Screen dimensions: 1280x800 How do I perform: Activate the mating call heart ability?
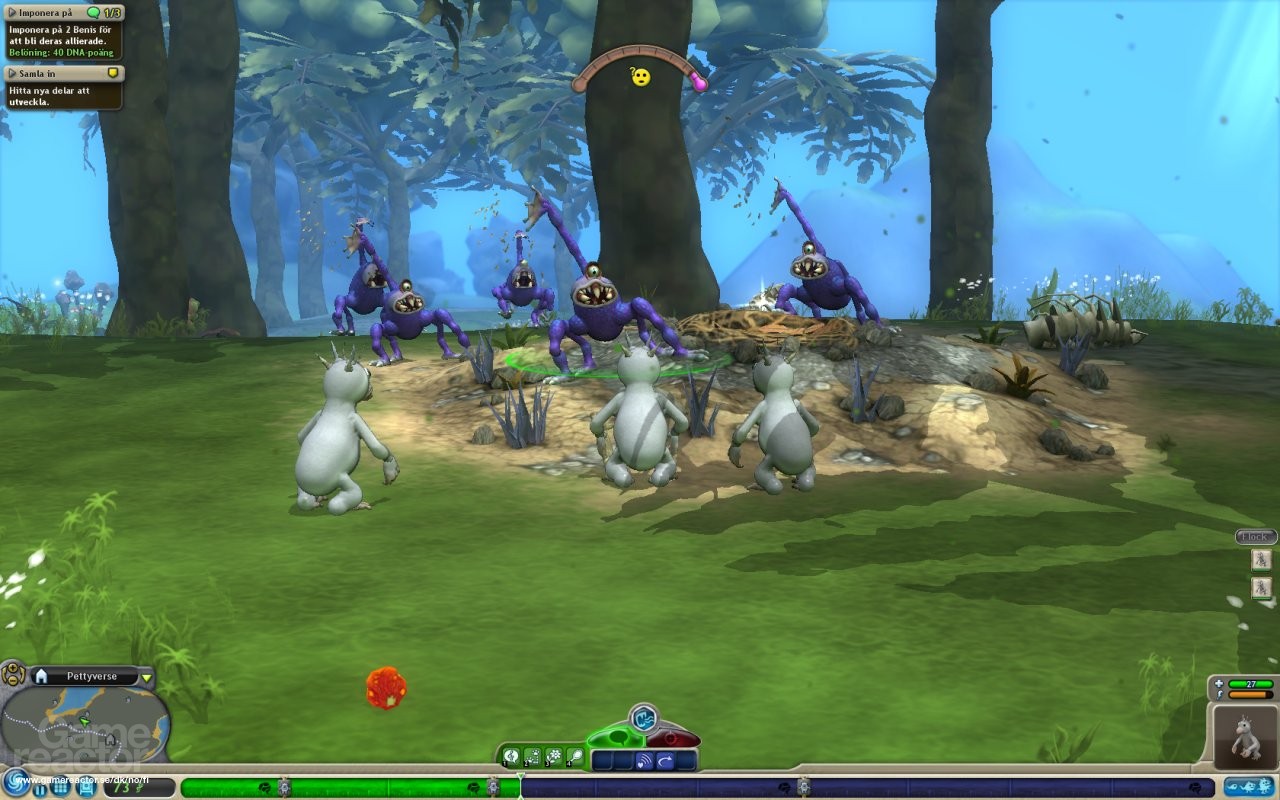click(x=644, y=758)
